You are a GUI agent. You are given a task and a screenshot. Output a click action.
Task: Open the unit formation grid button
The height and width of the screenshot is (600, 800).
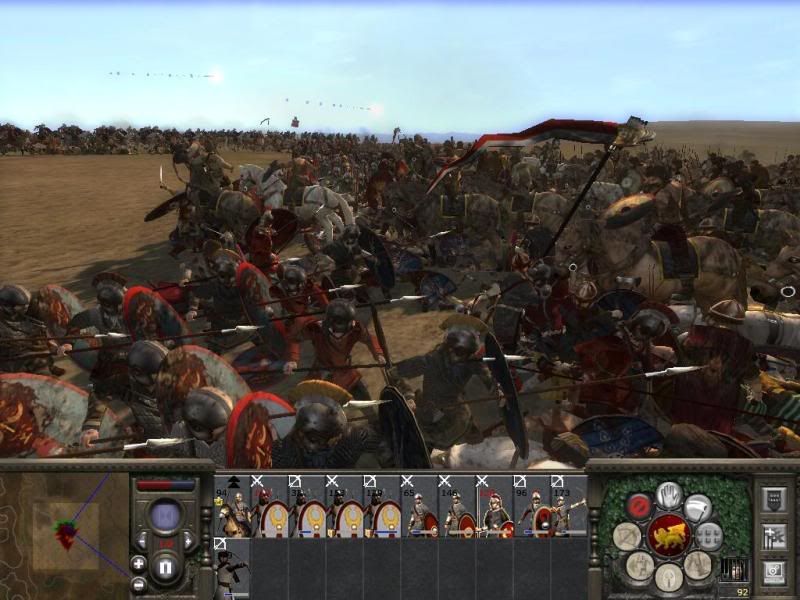coord(709,536)
